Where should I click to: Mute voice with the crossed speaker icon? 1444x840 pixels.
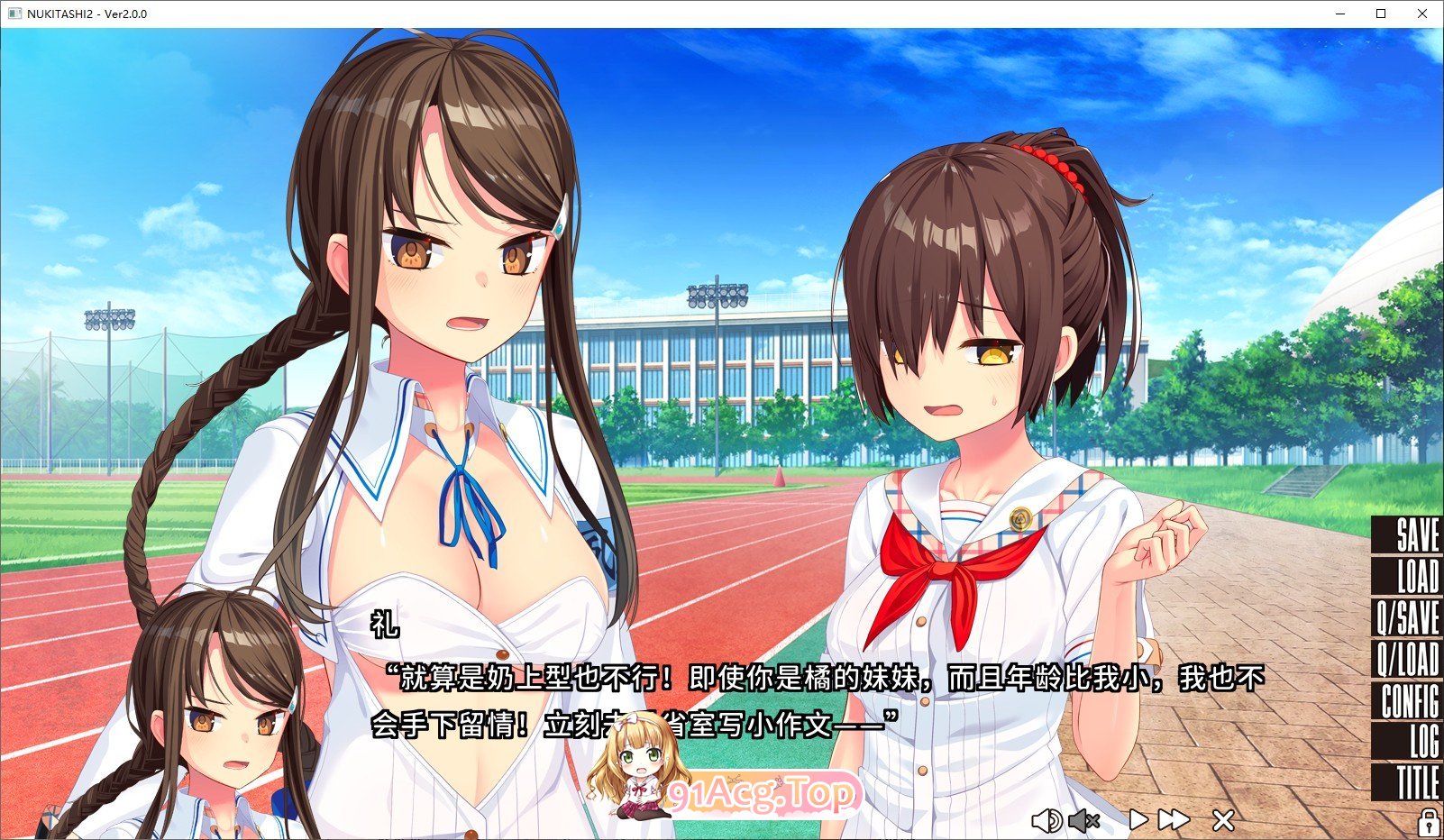[x=1084, y=820]
